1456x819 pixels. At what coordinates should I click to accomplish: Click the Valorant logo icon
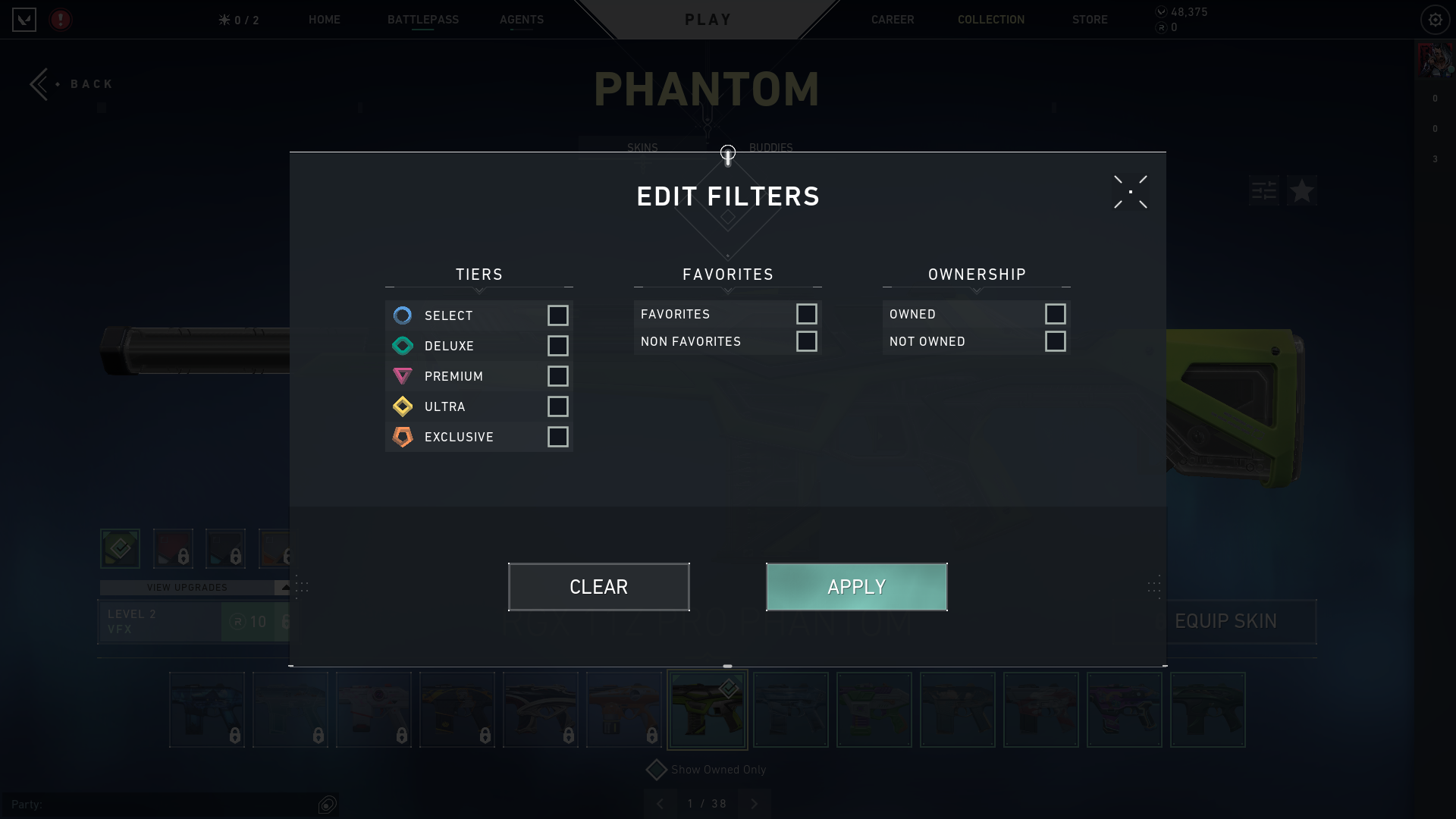click(x=24, y=20)
